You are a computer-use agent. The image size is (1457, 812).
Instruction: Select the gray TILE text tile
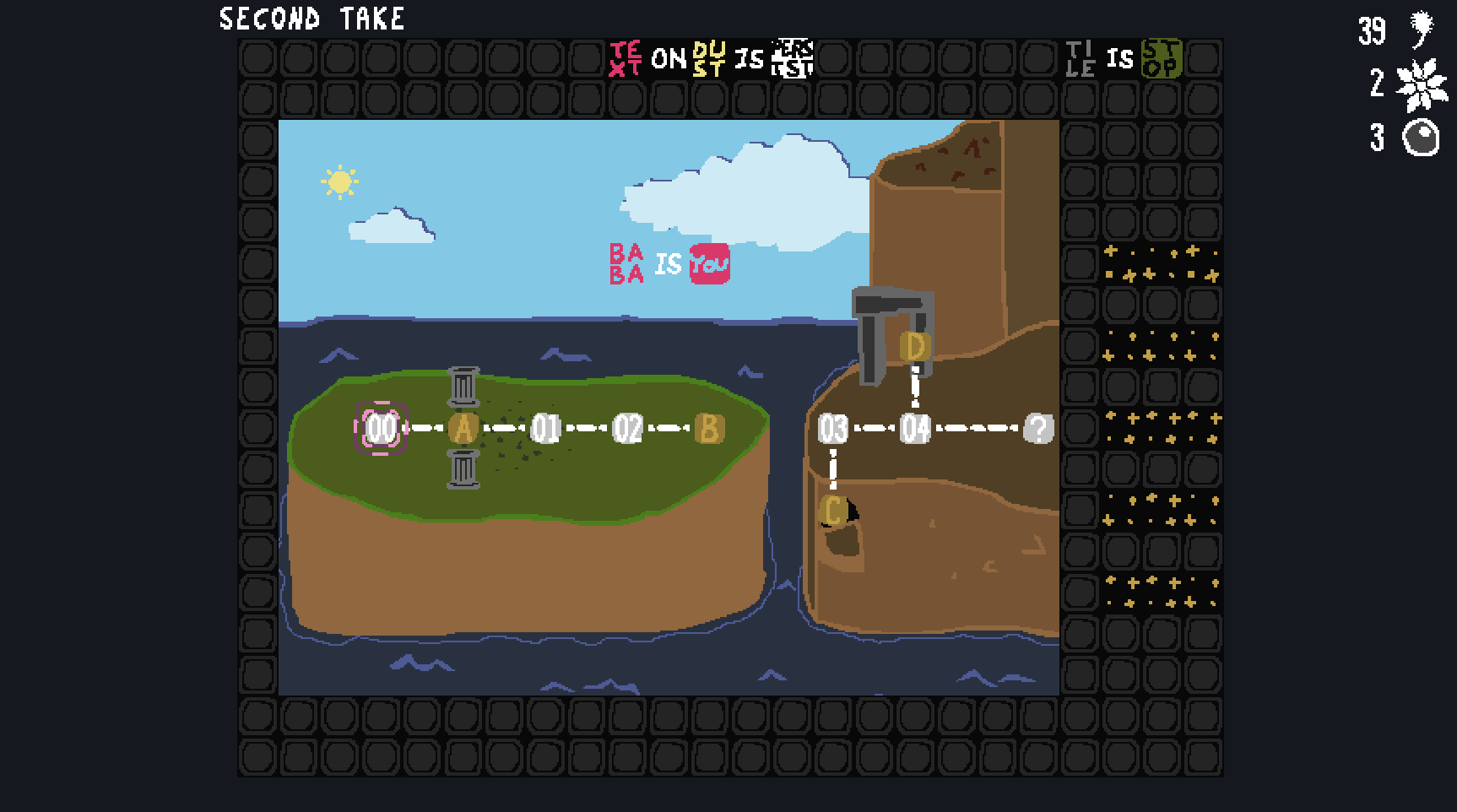click(1081, 59)
